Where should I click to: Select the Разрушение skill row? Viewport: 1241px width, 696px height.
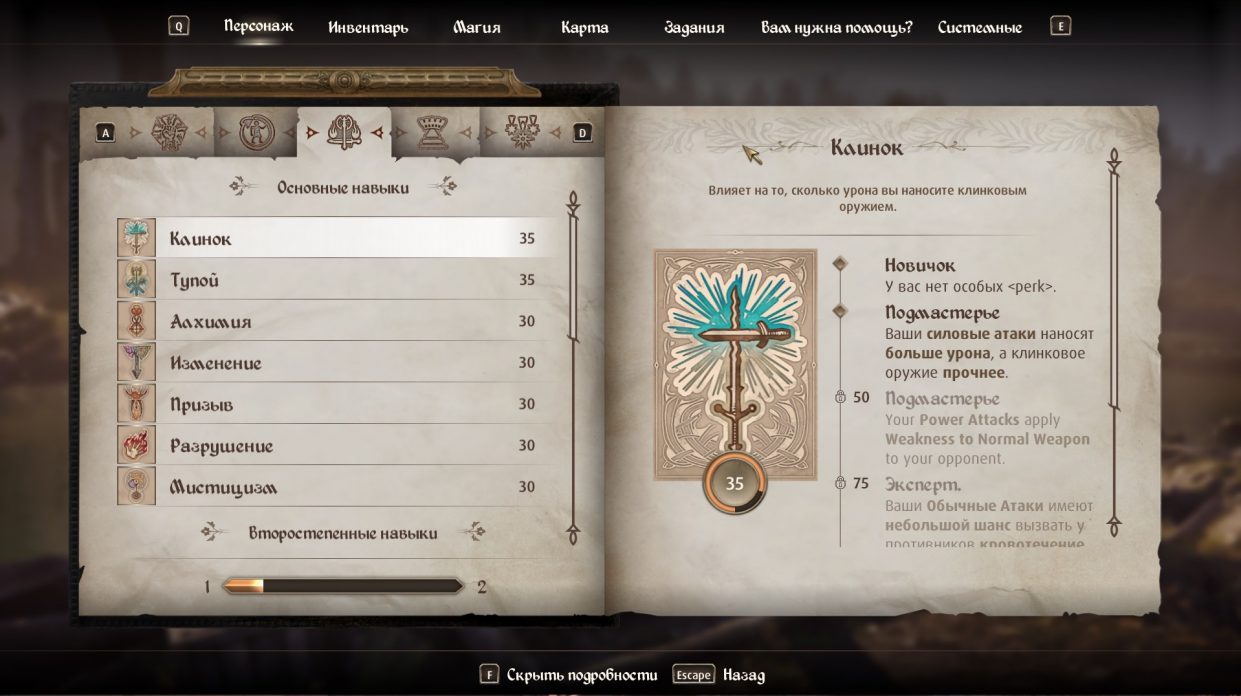tap(340, 445)
